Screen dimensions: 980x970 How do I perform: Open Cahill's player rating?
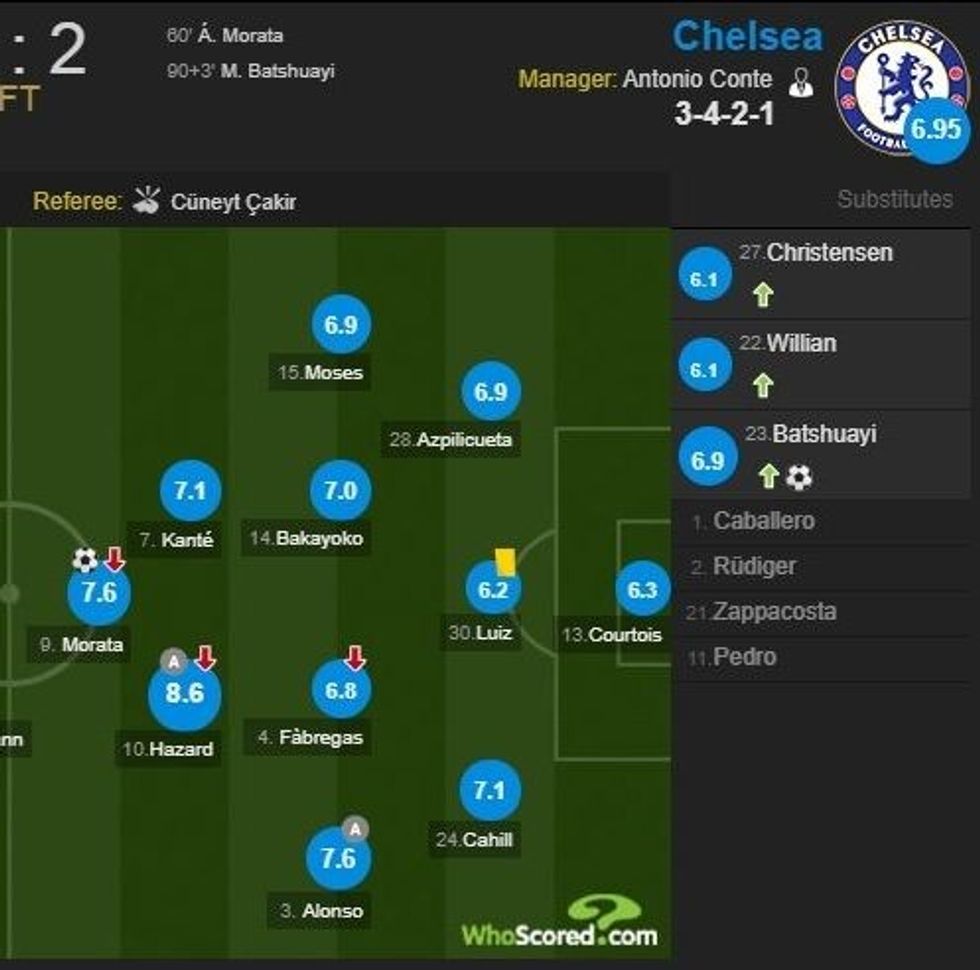click(489, 791)
